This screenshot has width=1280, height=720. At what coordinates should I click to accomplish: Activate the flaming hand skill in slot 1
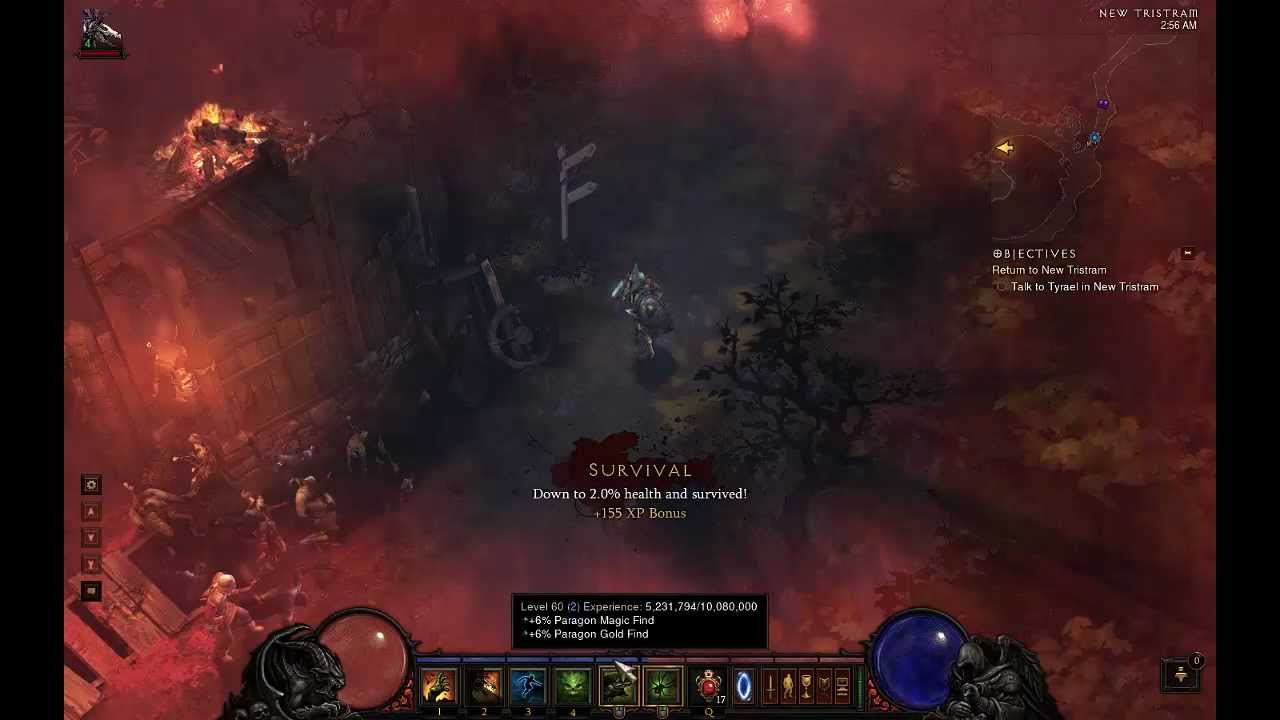pos(439,687)
